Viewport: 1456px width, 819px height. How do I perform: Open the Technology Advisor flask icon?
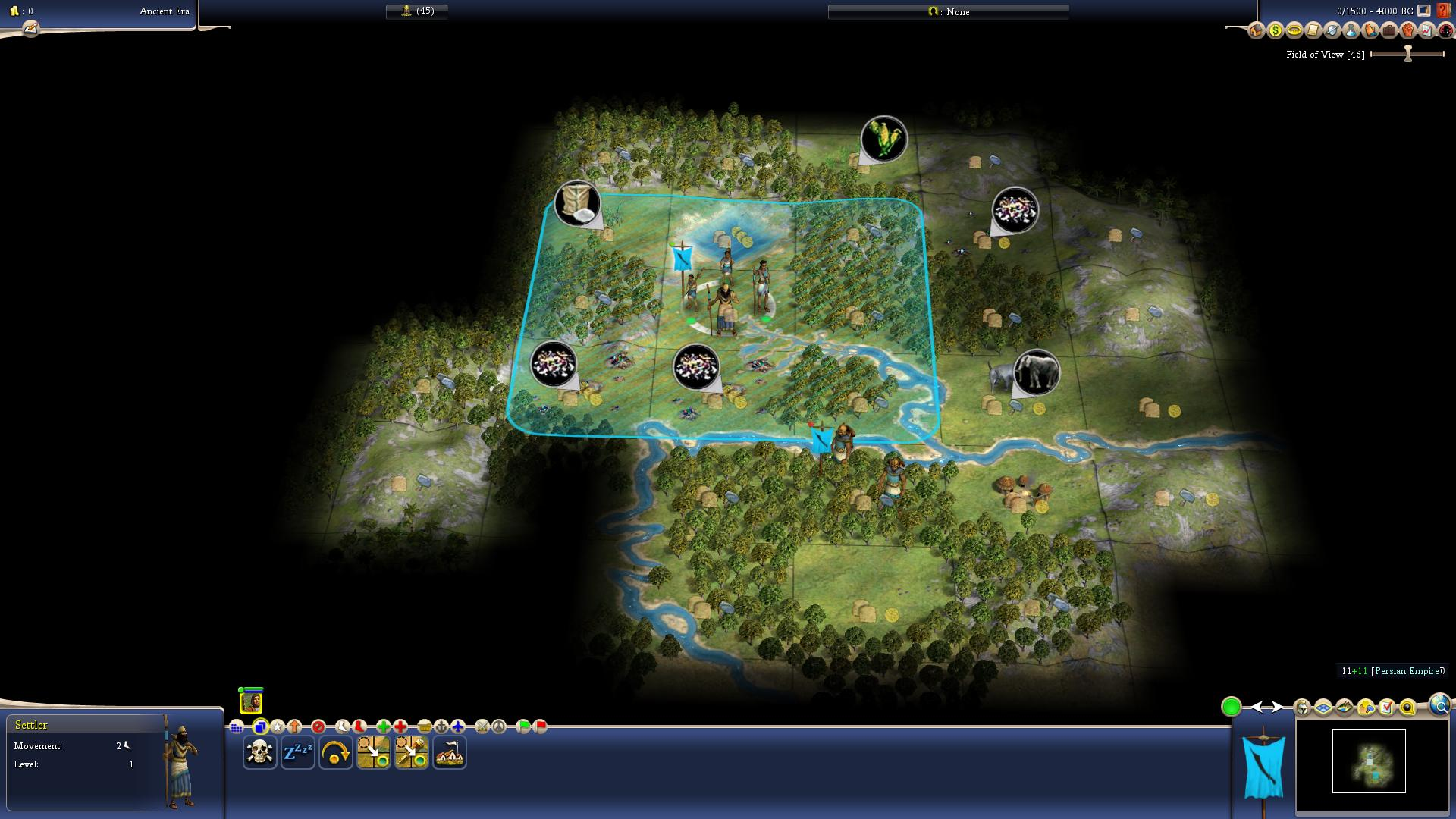(x=1351, y=31)
